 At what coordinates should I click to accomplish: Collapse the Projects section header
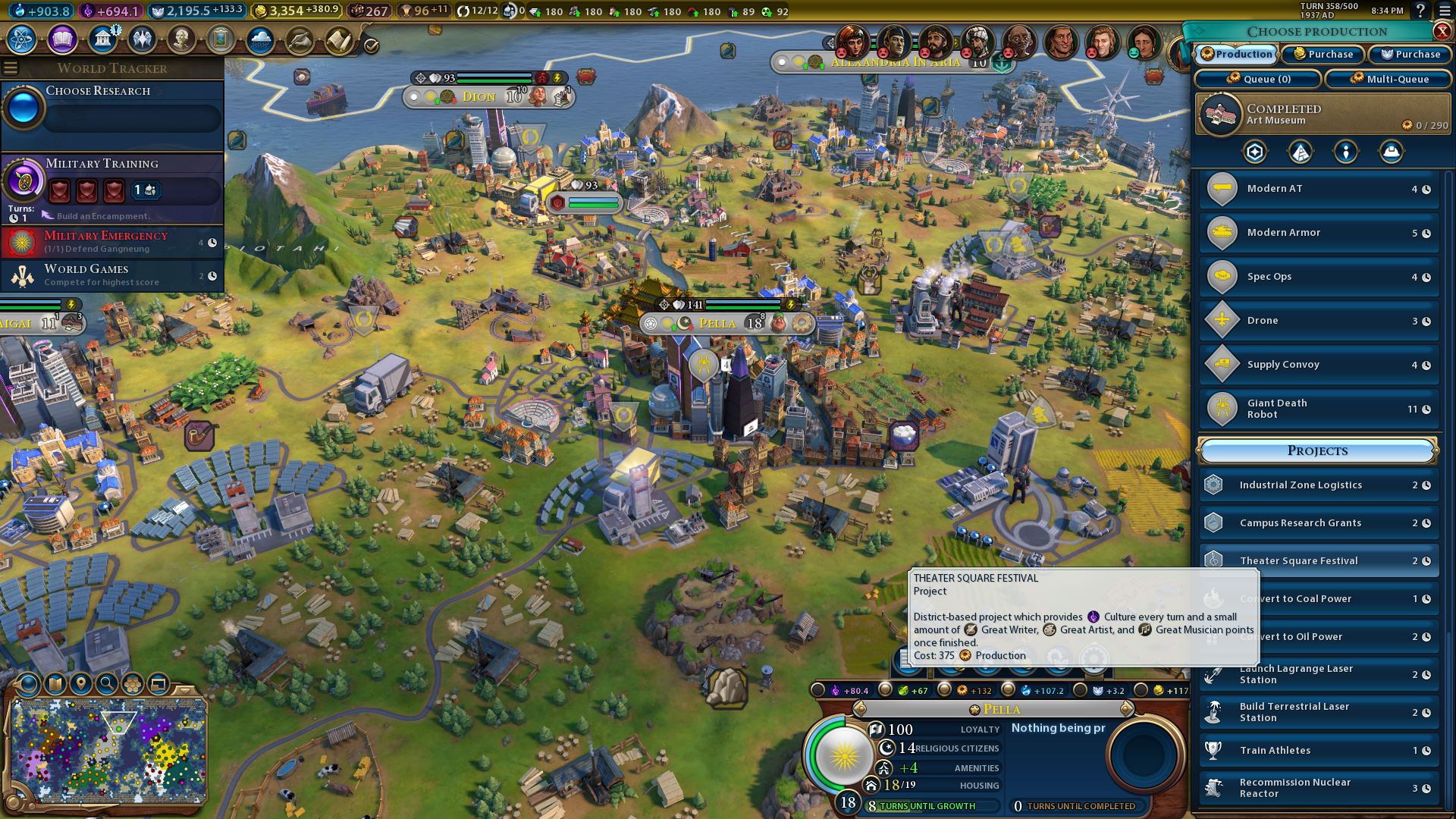pyautogui.click(x=1317, y=450)
